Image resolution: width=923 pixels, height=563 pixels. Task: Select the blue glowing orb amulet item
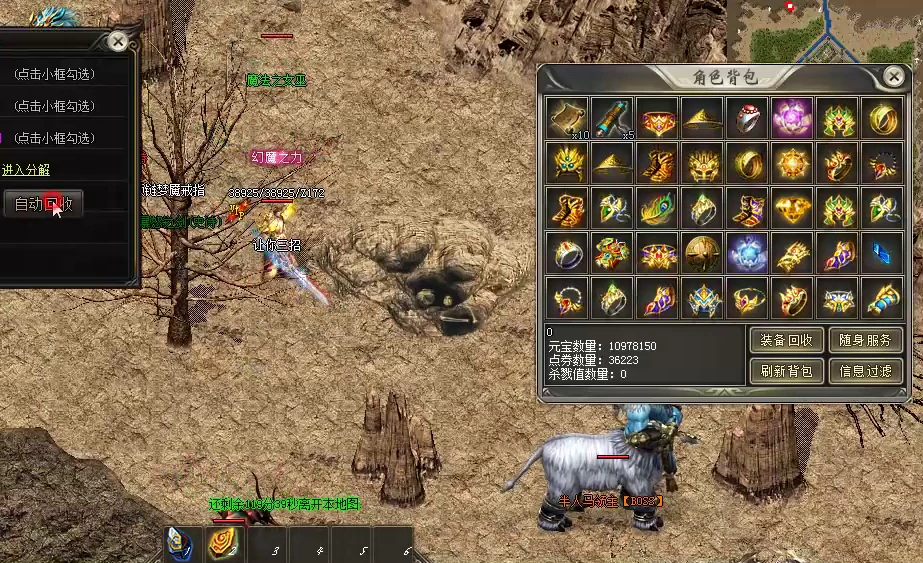[x=746, y=254]
